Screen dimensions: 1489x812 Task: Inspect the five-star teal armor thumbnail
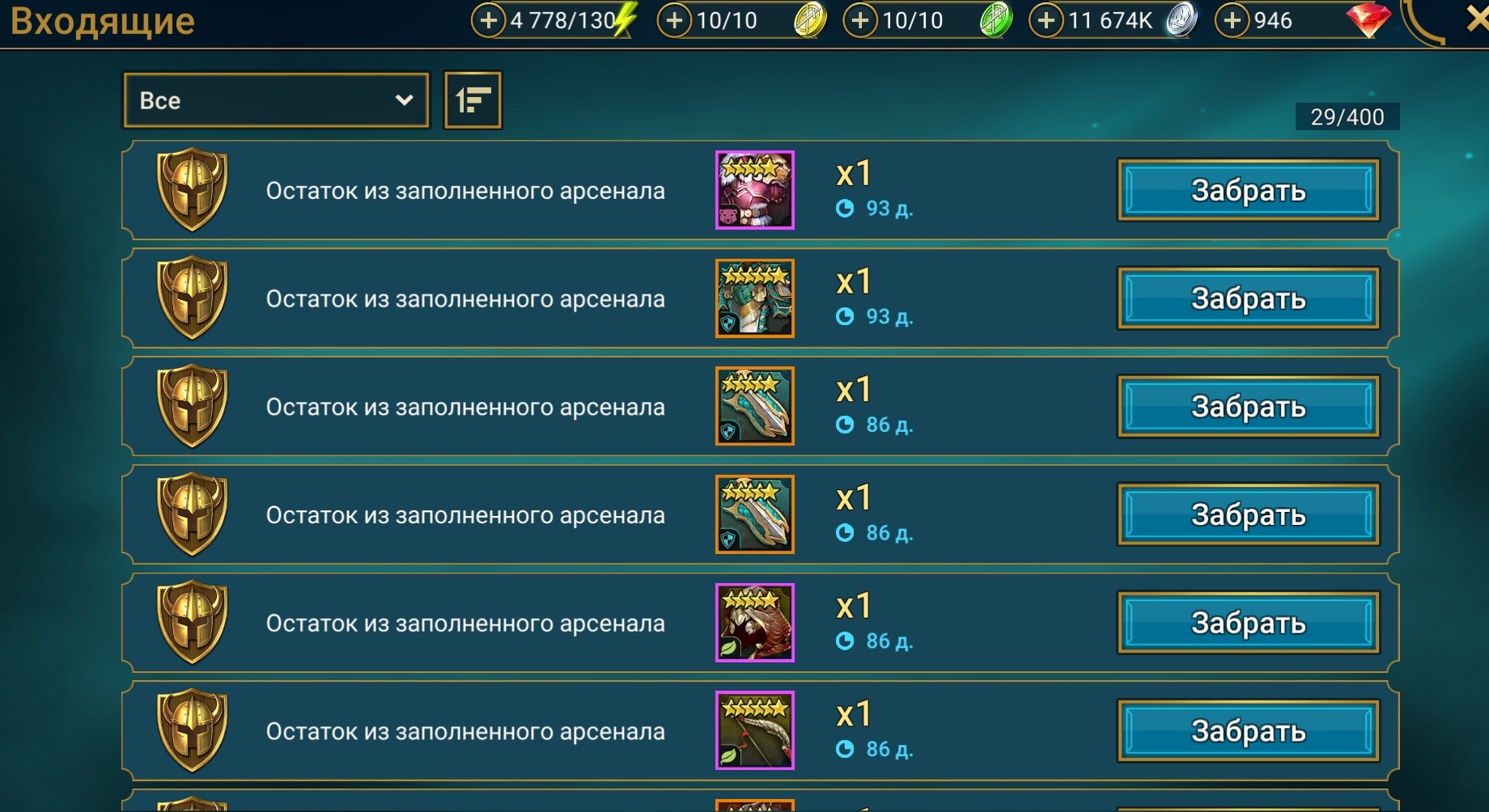coord(754,298)
